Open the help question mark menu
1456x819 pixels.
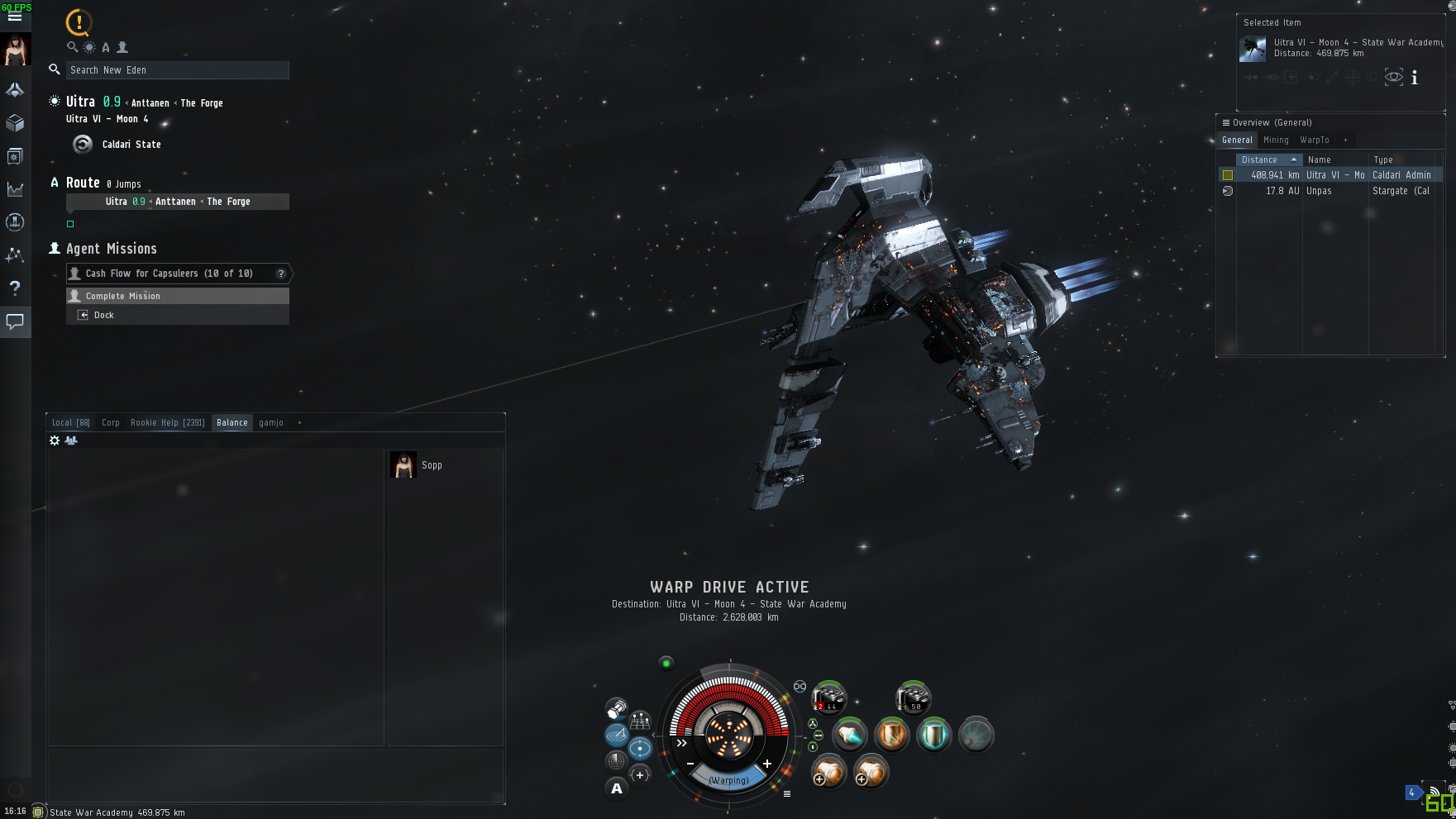point(15,288)
